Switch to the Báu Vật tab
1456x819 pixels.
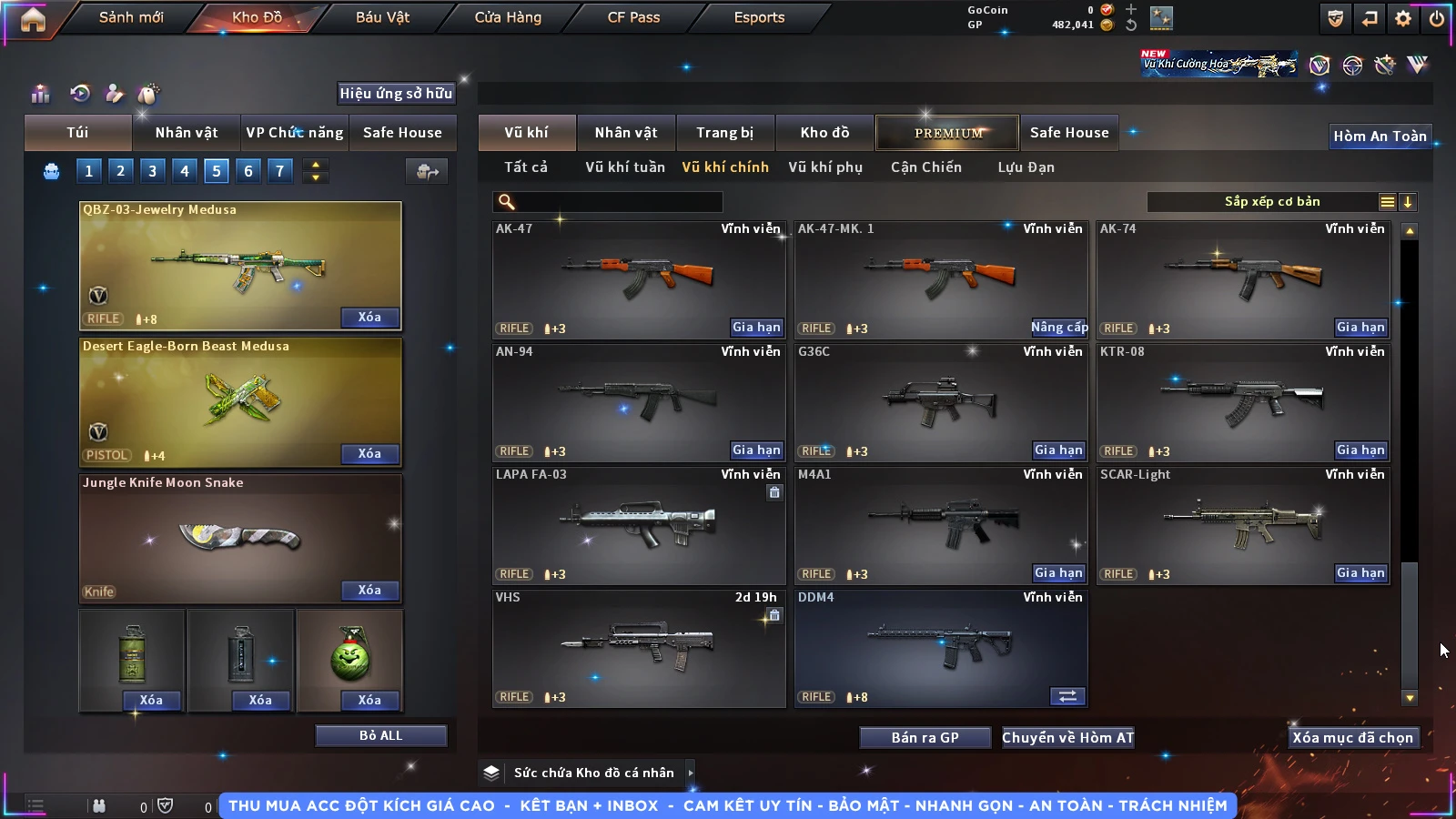382,17
